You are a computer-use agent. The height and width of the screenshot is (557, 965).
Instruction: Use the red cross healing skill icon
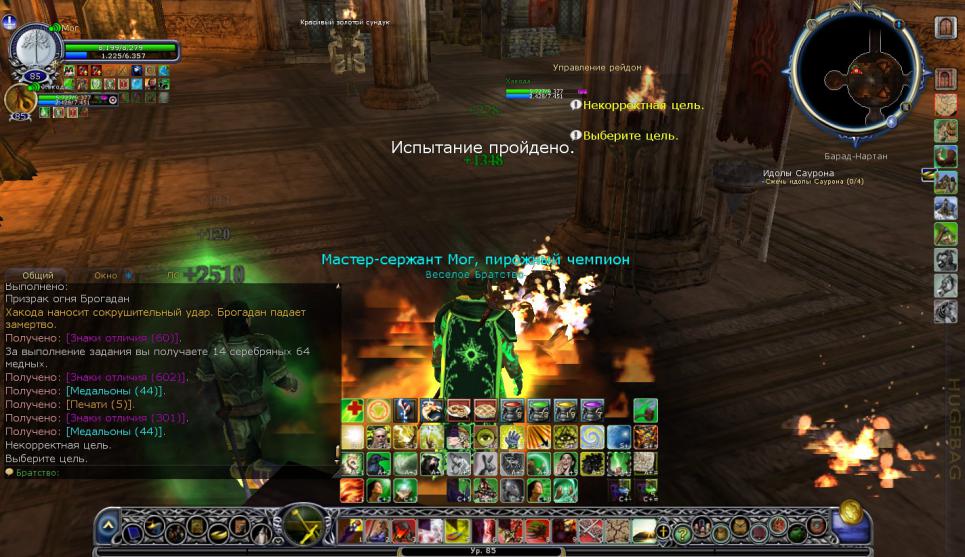[352, 411]
